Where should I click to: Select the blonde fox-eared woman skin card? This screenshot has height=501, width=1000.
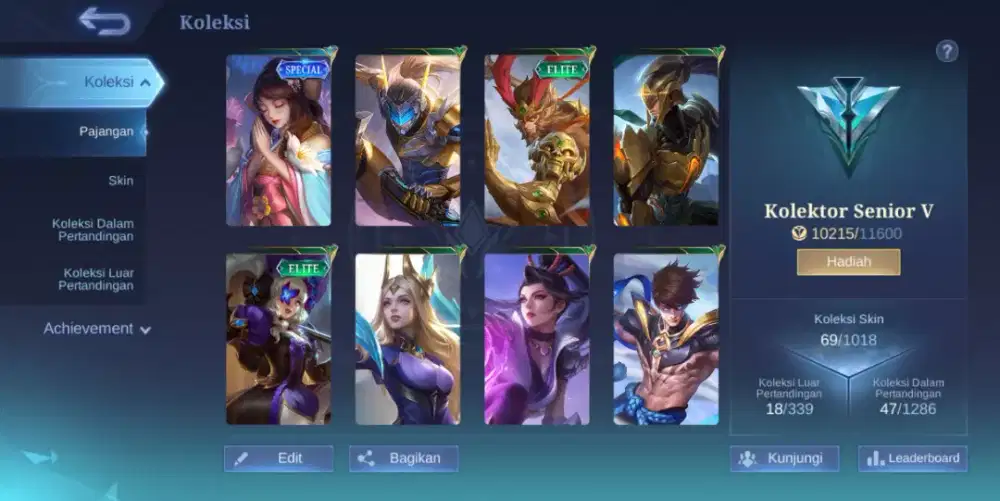408,339
